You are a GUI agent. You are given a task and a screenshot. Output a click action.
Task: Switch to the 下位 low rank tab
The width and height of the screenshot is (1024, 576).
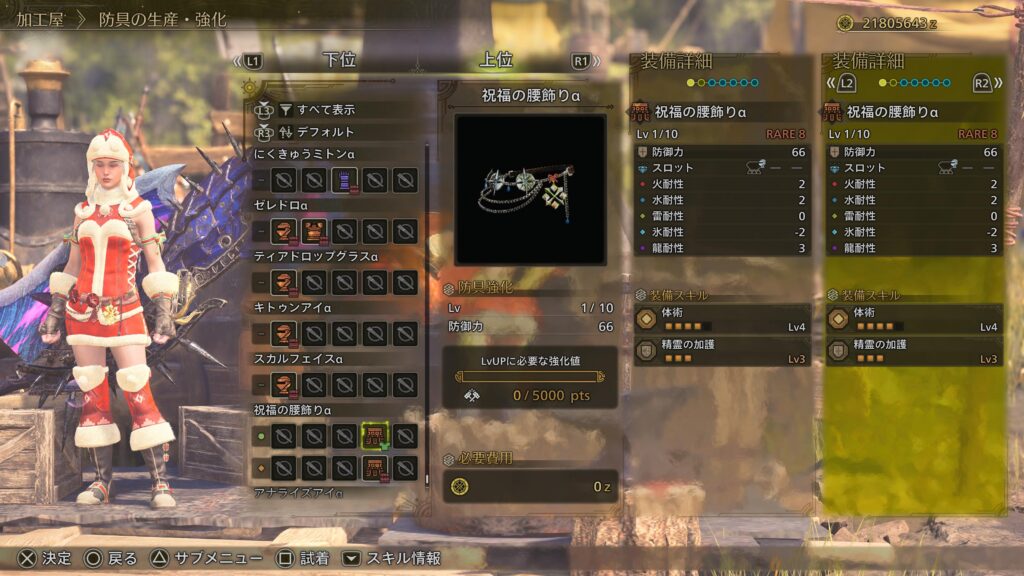pos(340,60)
